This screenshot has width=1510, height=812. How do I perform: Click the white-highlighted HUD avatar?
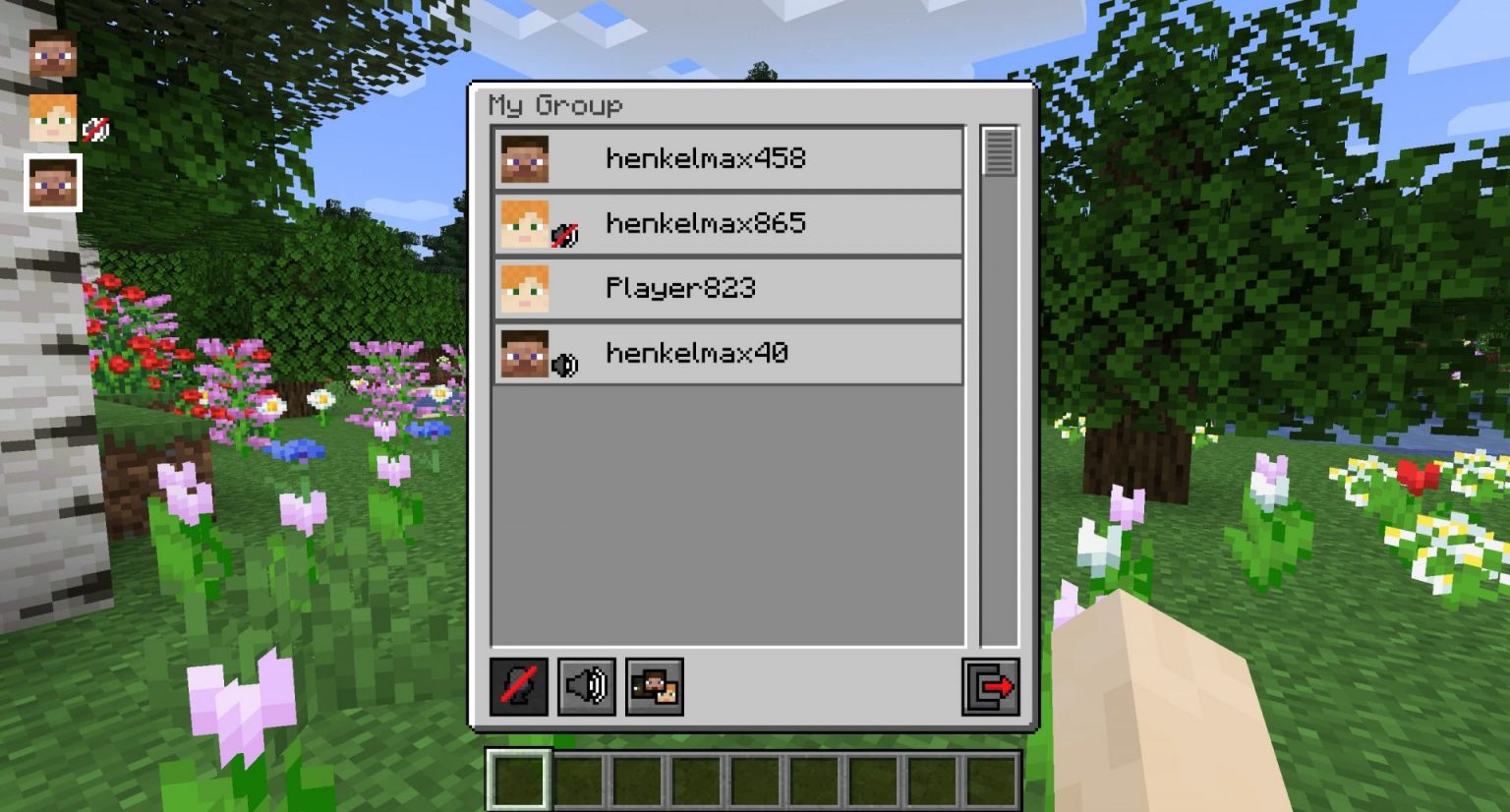click(x=52, y=182)
